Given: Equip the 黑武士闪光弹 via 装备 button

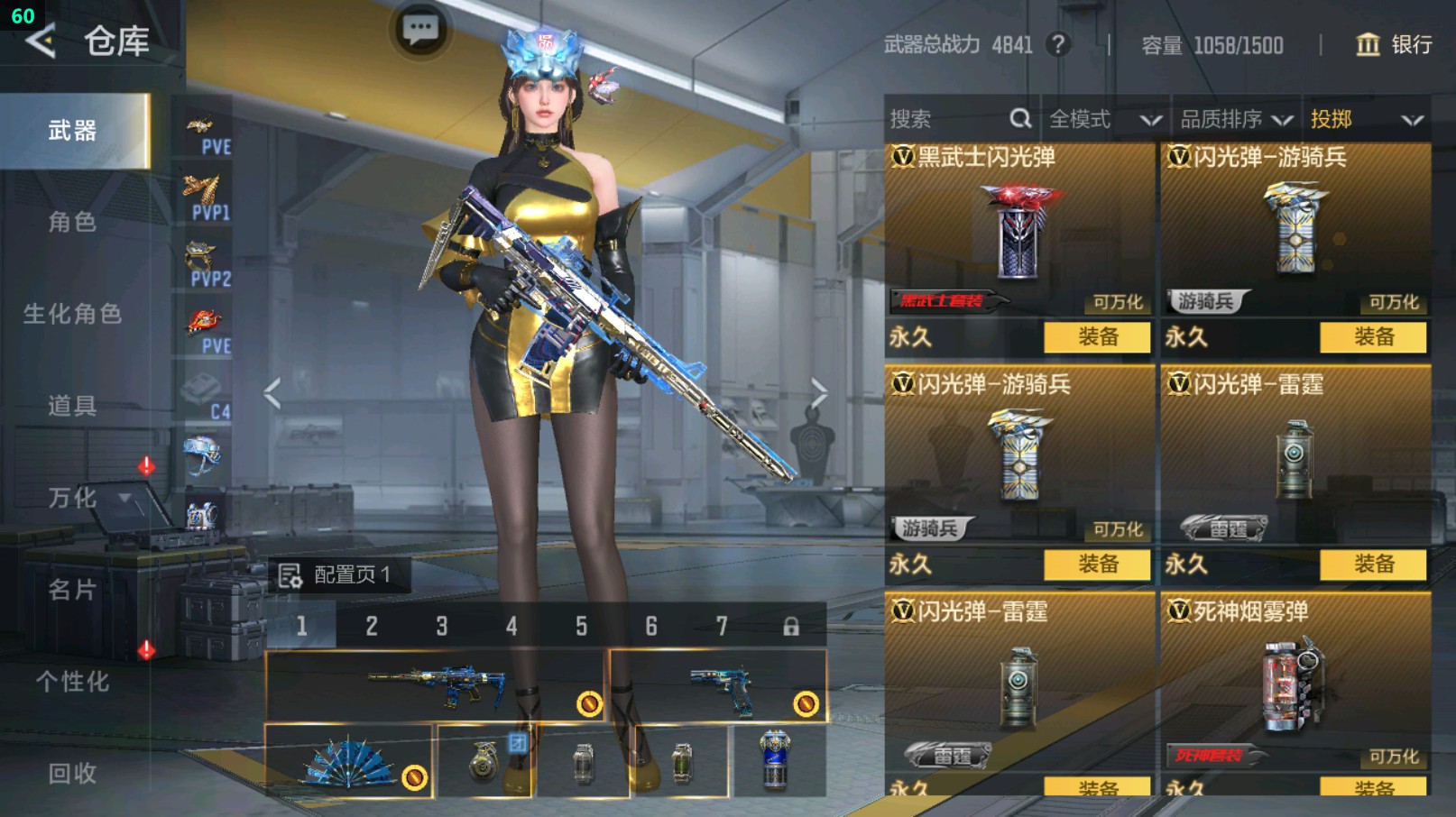Looking at the screenshot, I should 1097,338.
